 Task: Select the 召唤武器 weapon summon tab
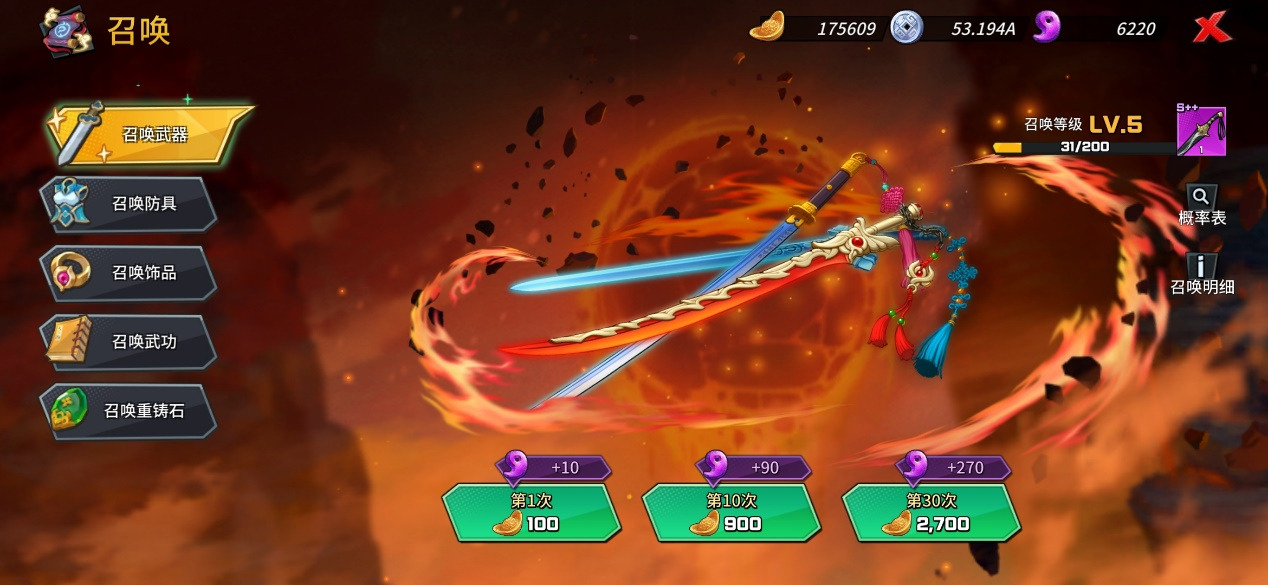150,135
